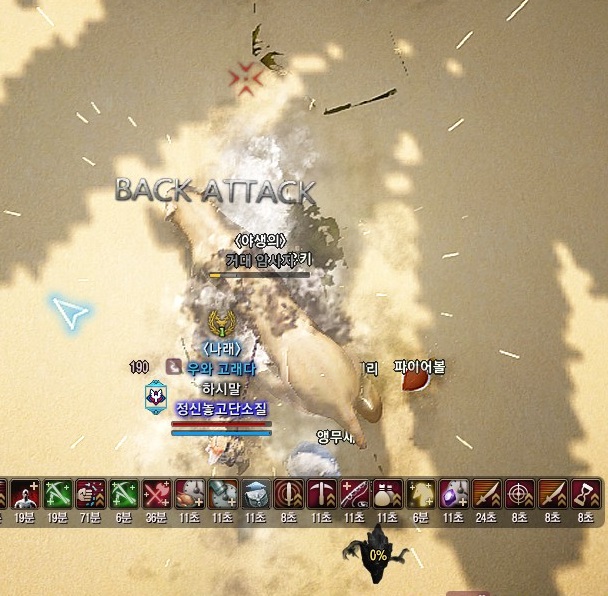
Task: Inspect the crossed red axes buff icon
Action: tap(156, 494)
